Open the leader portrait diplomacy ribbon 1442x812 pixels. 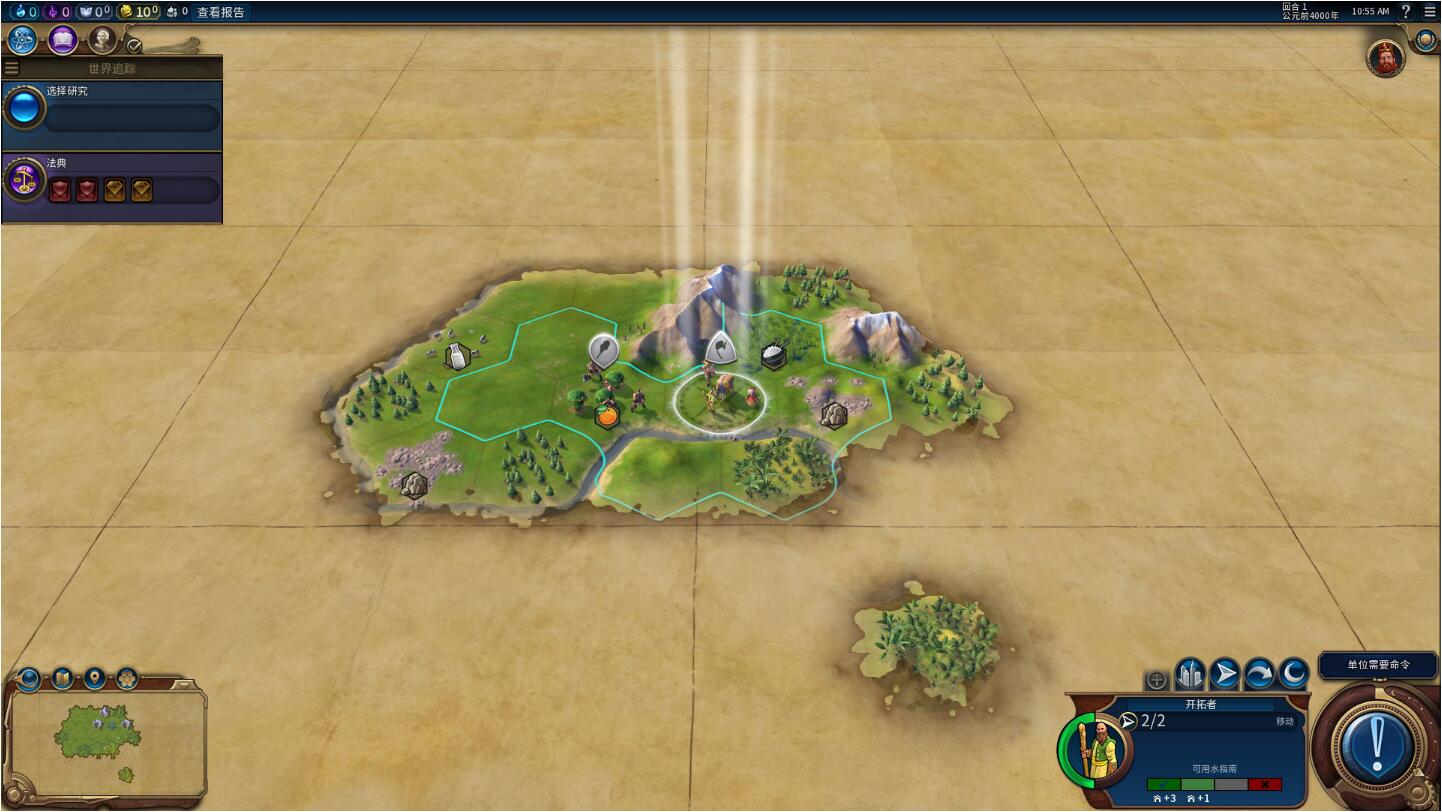click(1386, 59)
